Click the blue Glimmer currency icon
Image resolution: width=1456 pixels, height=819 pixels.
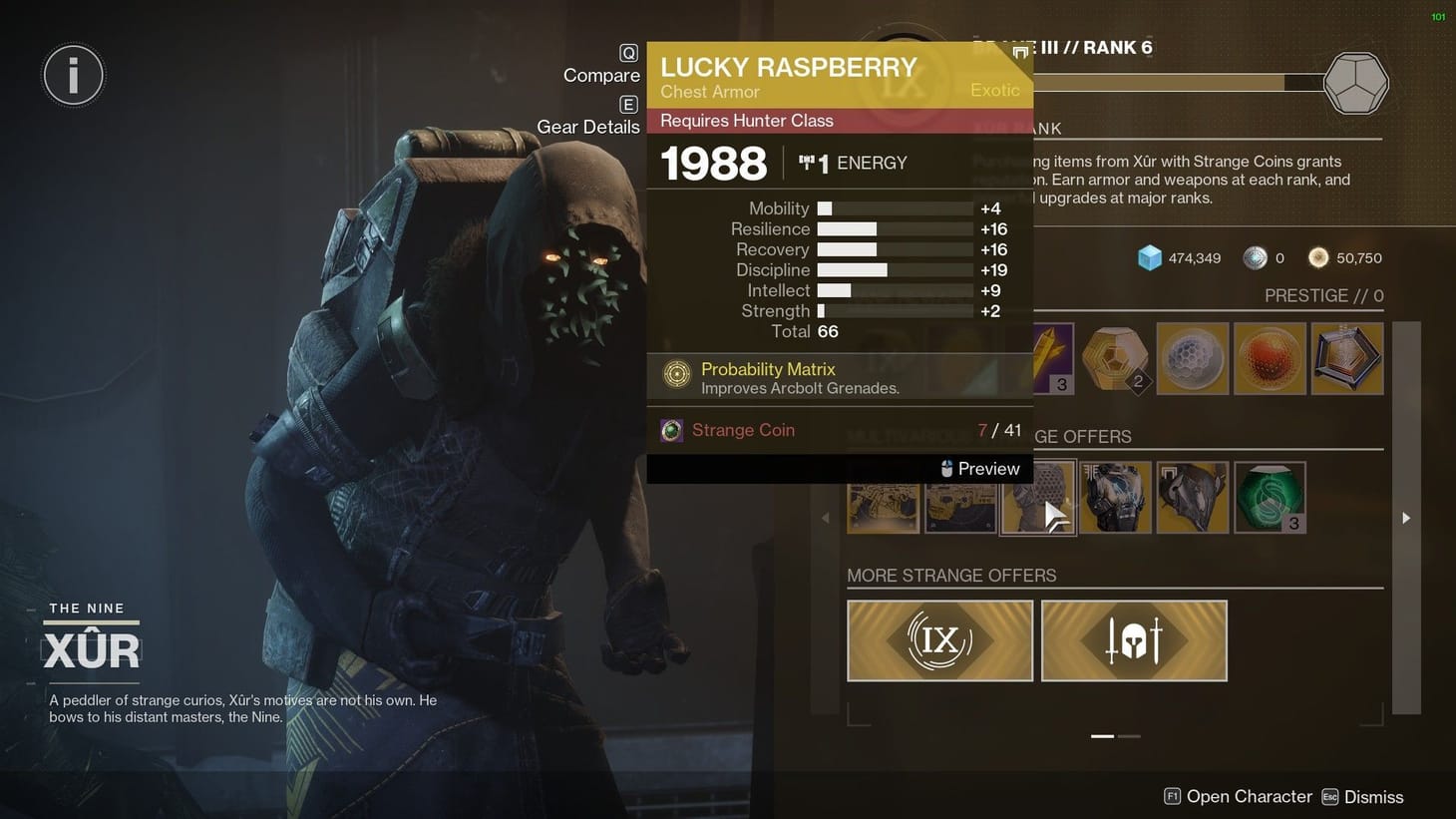click(1149, 257)
